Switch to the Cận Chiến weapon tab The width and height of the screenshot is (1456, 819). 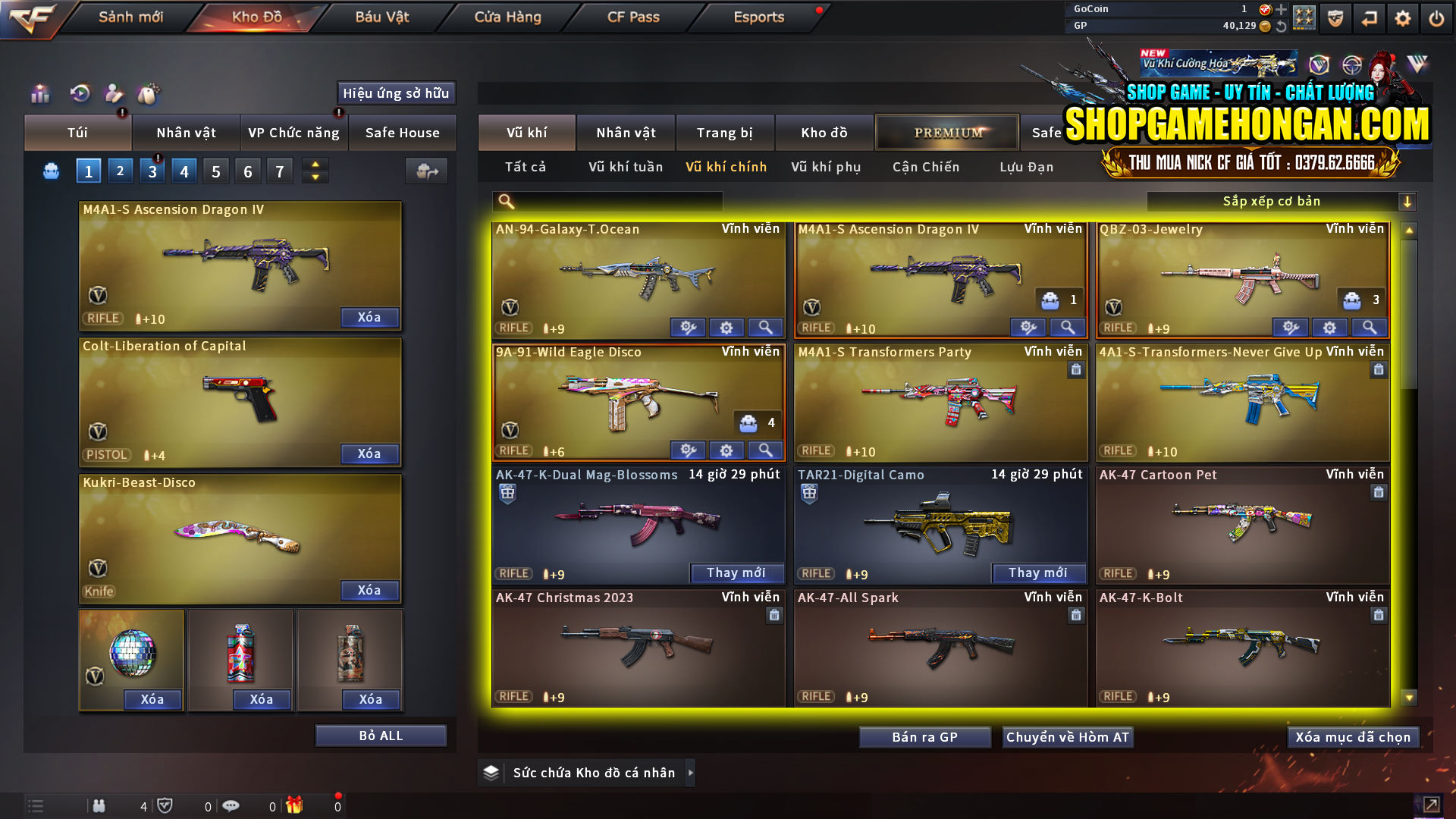tap(925, 167)
